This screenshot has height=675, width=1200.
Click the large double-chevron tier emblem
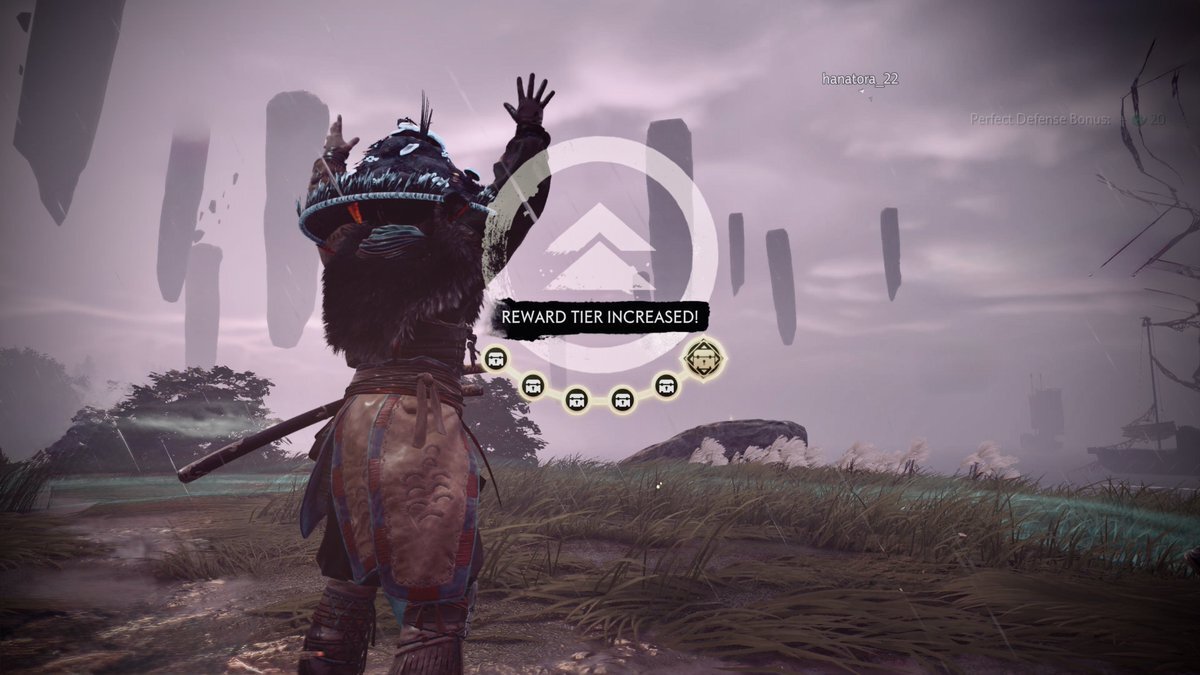(x=603, y=250)
